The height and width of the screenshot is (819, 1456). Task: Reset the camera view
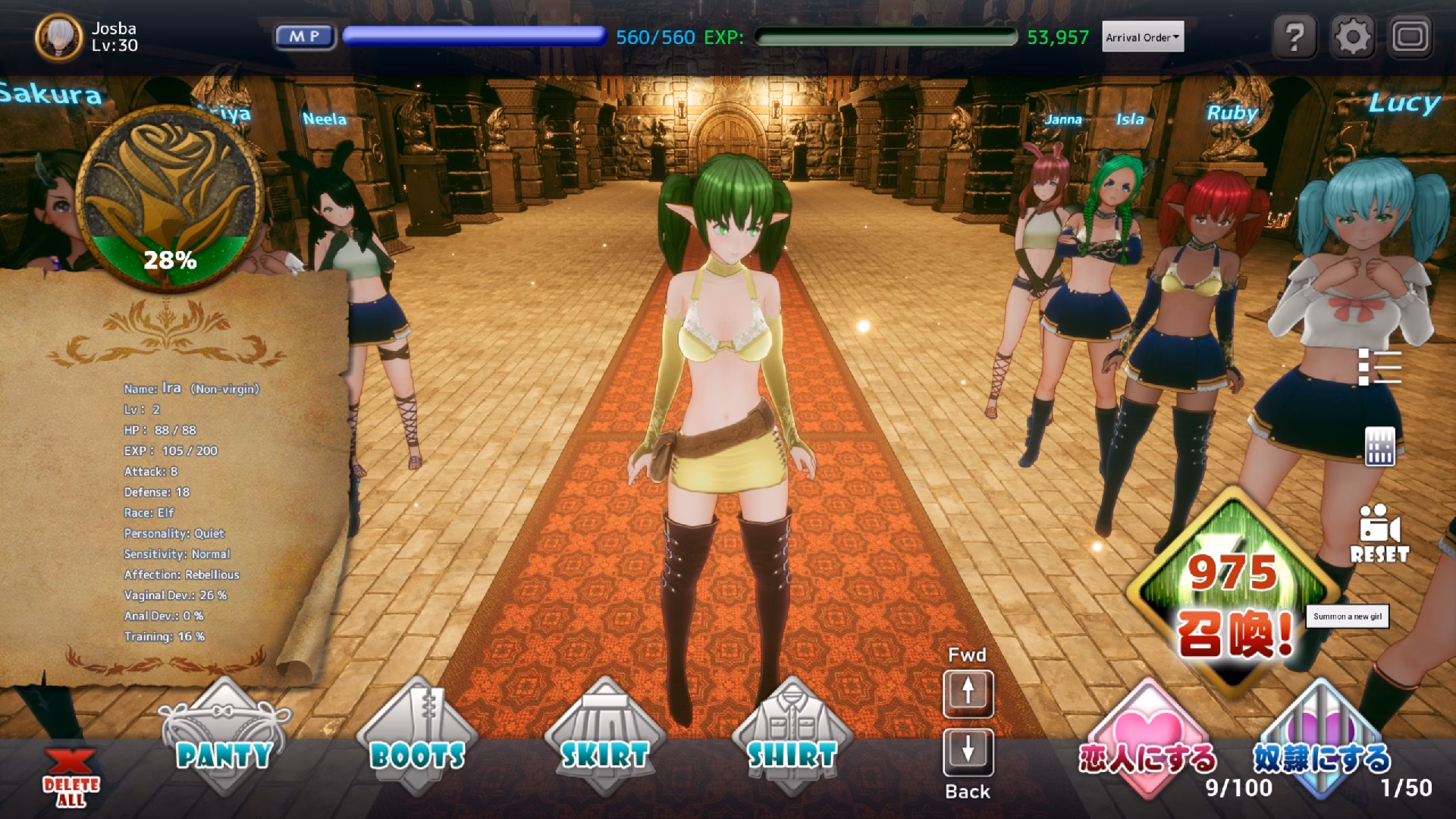tap(1379, 535)
